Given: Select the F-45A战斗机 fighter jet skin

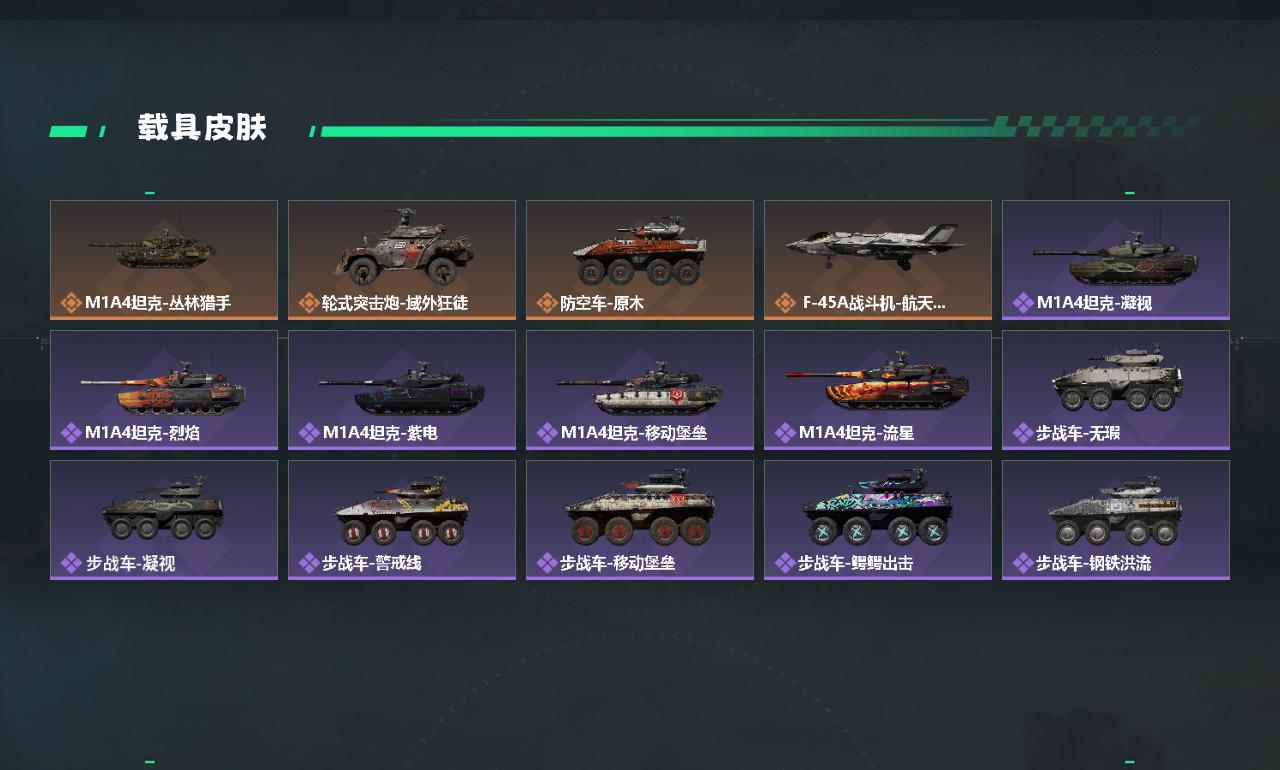Looking at the screenshot, I should [878, 260].
